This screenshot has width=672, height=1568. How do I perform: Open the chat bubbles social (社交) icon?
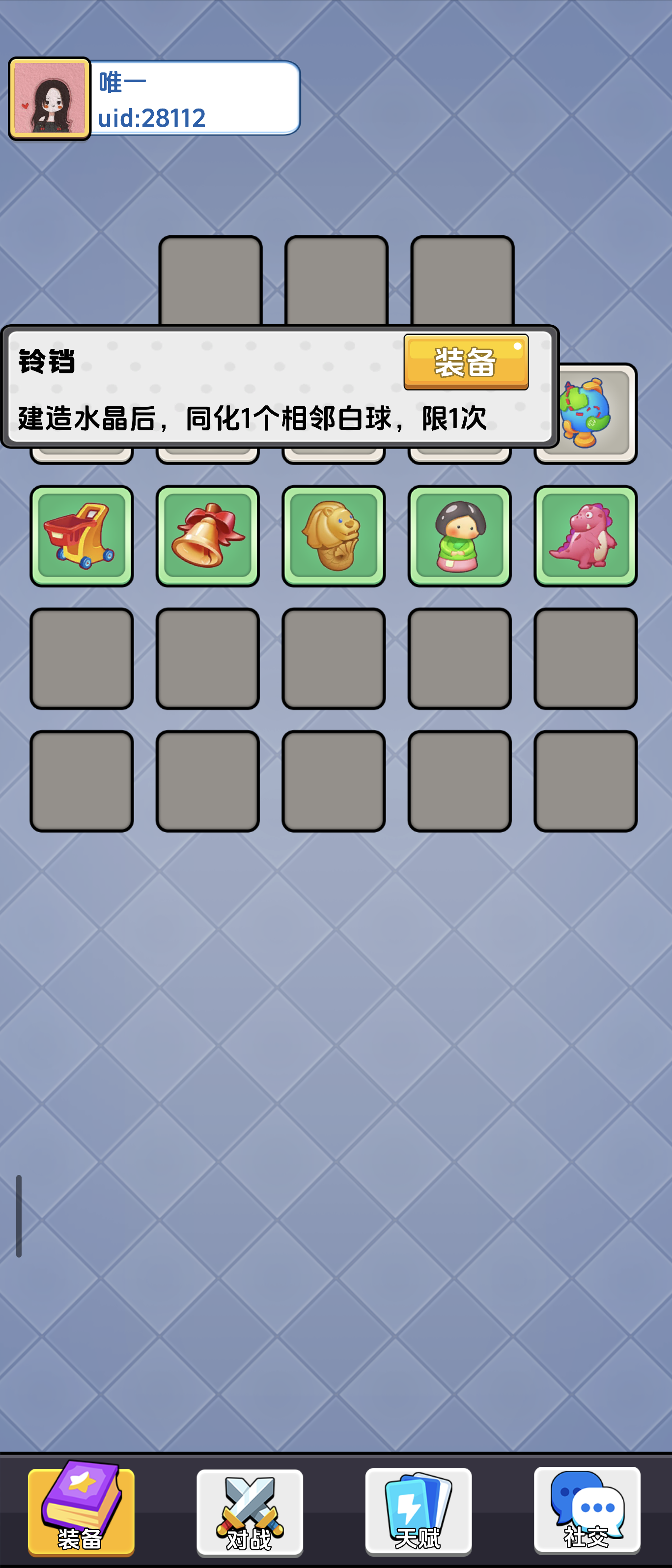coord(586,1510)
